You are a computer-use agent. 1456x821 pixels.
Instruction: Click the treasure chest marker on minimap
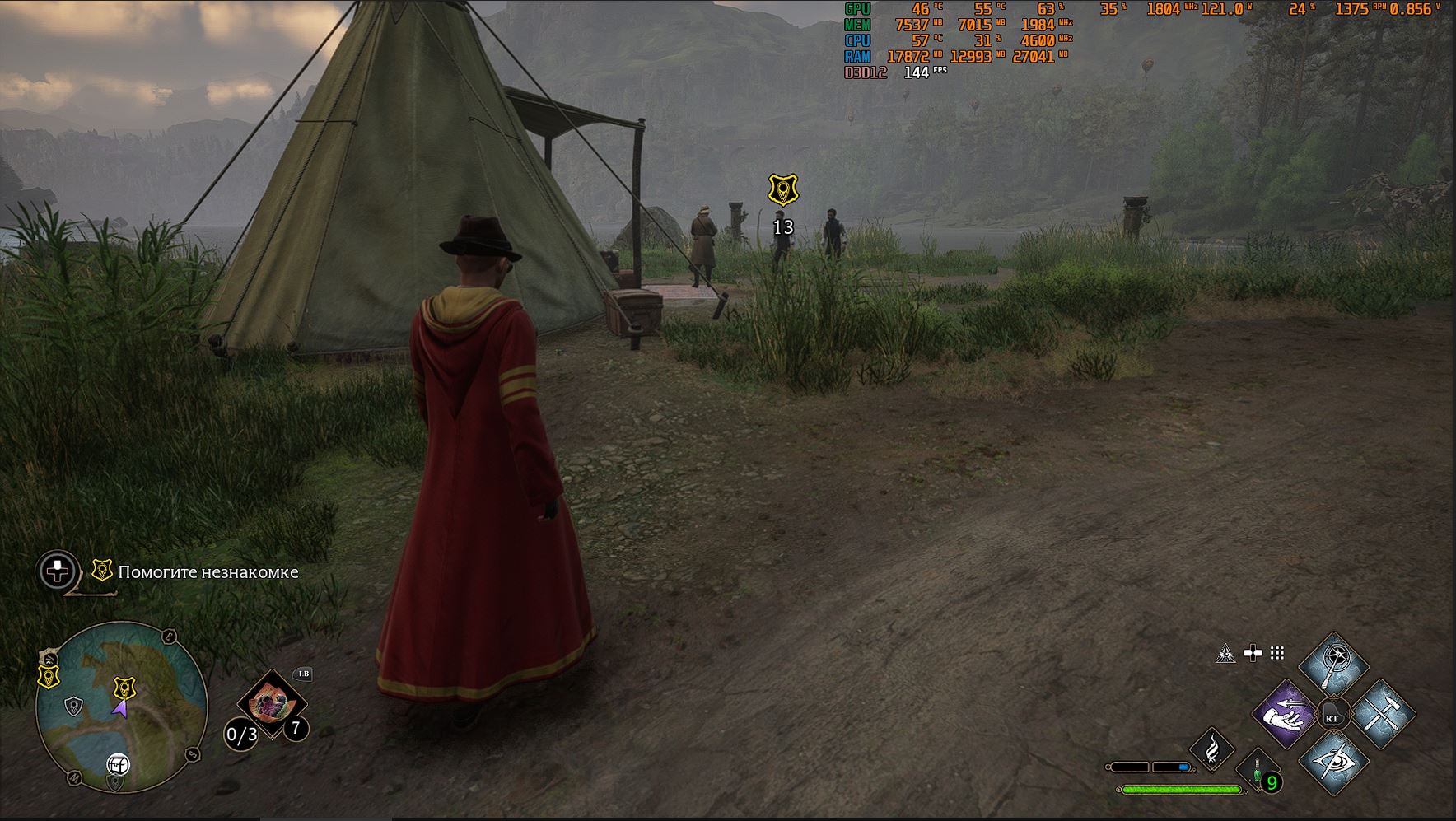(118, 764)
